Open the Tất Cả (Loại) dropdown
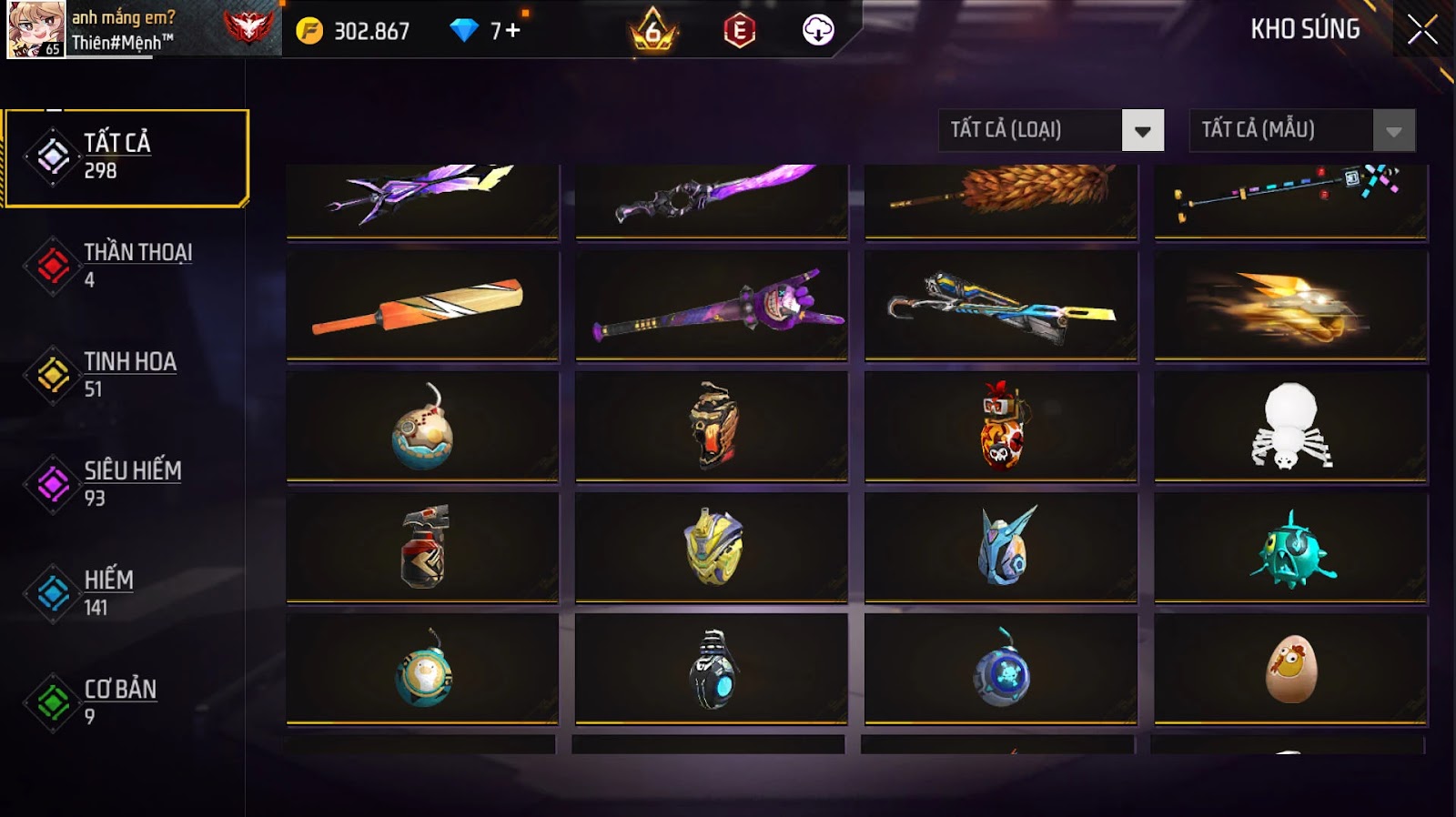The image size is (1456, 817). coord(1051,130)
